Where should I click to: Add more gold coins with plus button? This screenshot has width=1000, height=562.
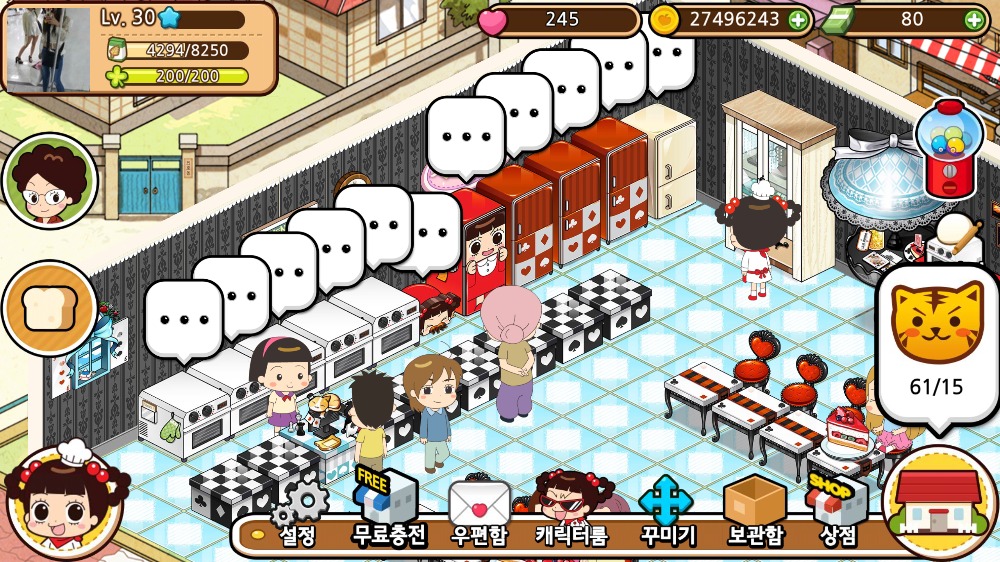(797, 20)
